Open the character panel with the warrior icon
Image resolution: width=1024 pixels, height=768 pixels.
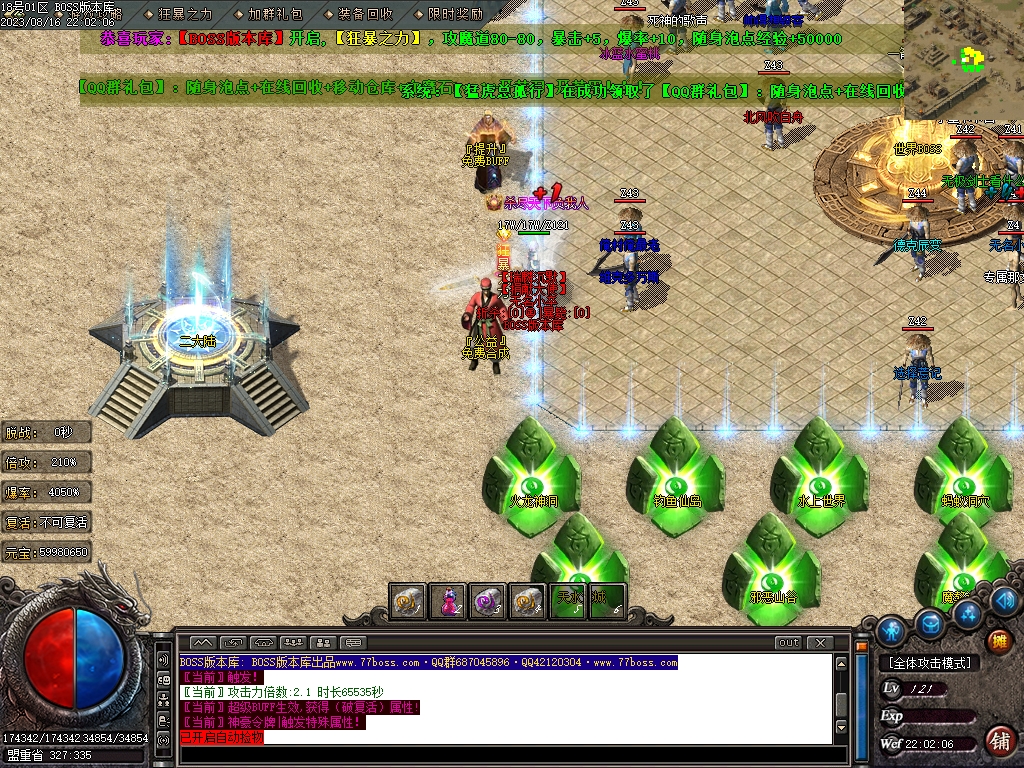point(892,629)
